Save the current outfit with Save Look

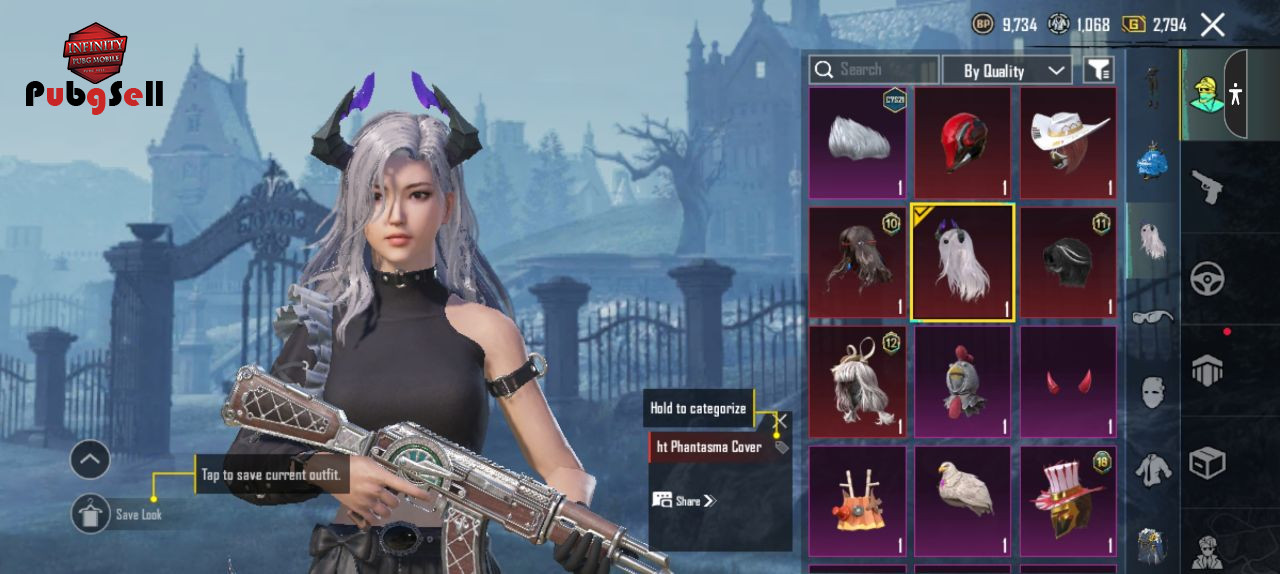91,514
